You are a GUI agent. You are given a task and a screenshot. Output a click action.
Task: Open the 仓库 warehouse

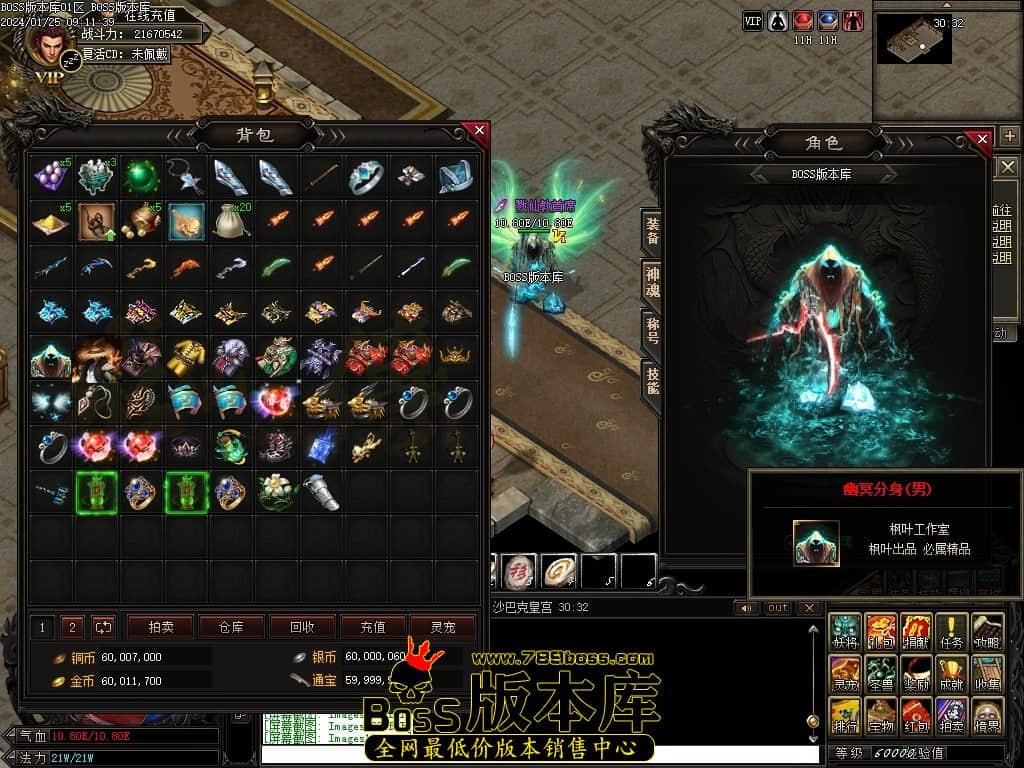pyautogui.click(x=231, y=627)
